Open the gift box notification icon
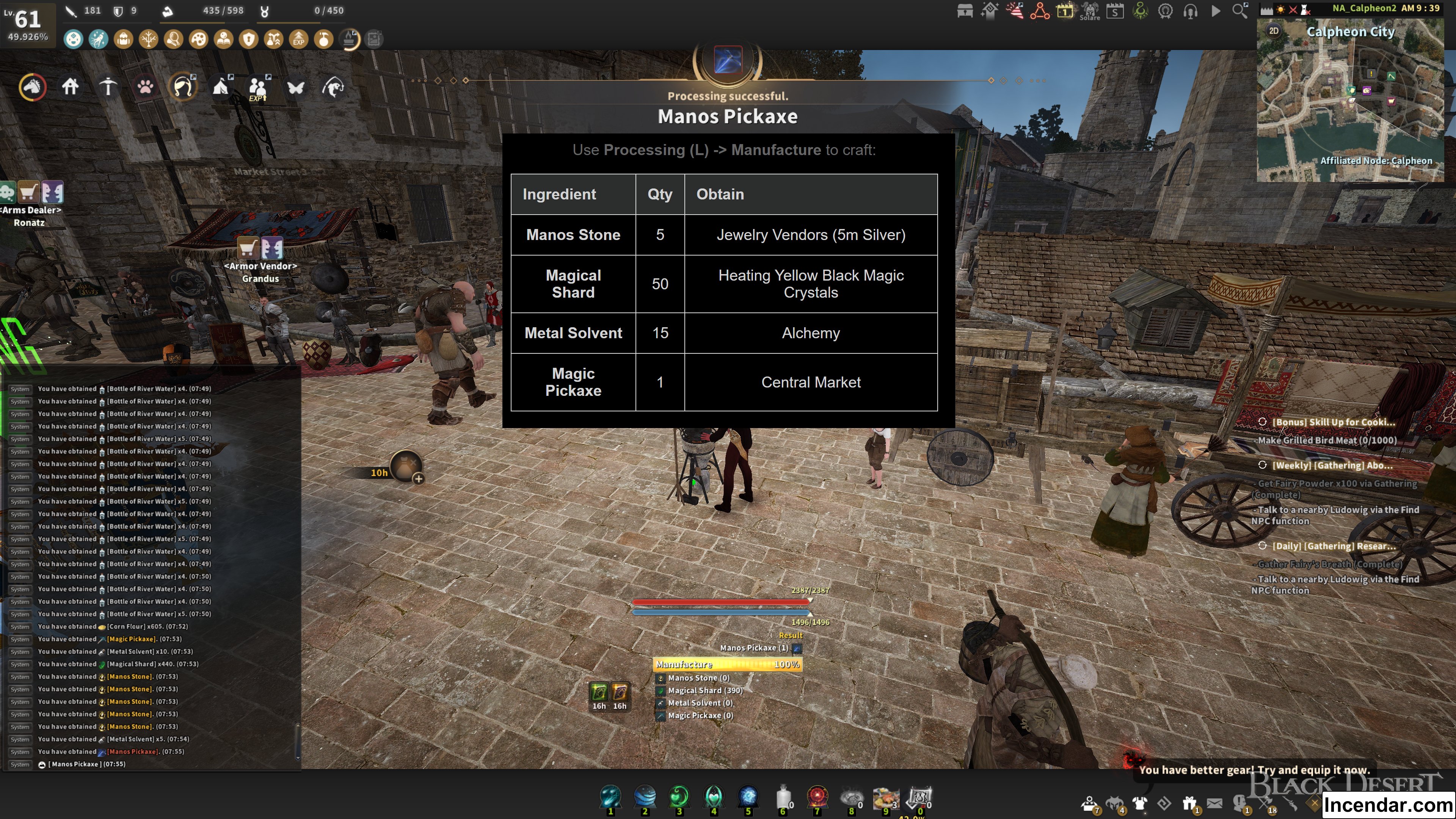The image size is (1456, 819). pyautogui.click(x=1189, y=803)
